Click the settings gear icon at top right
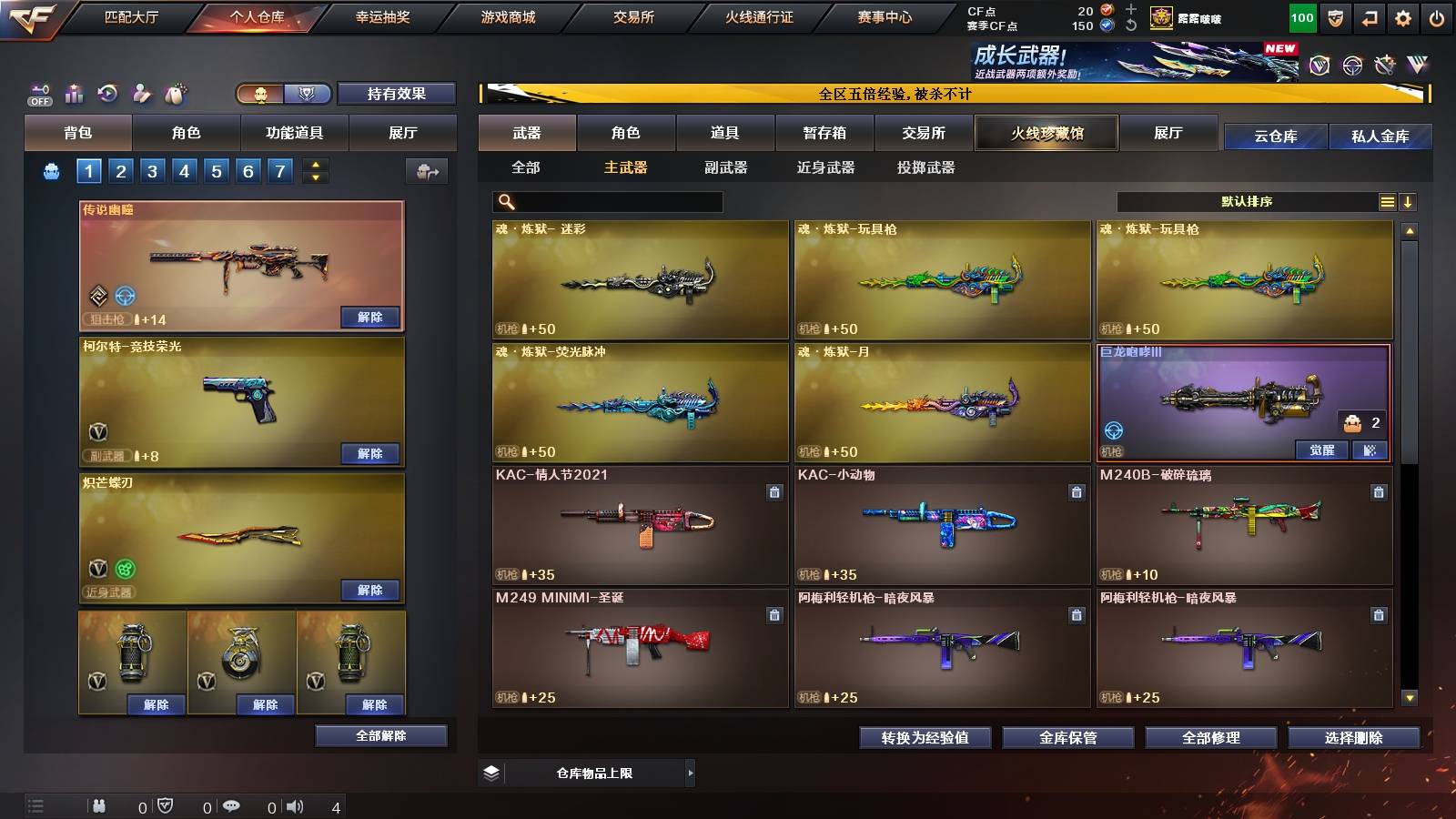 (x=1402, y=15)
